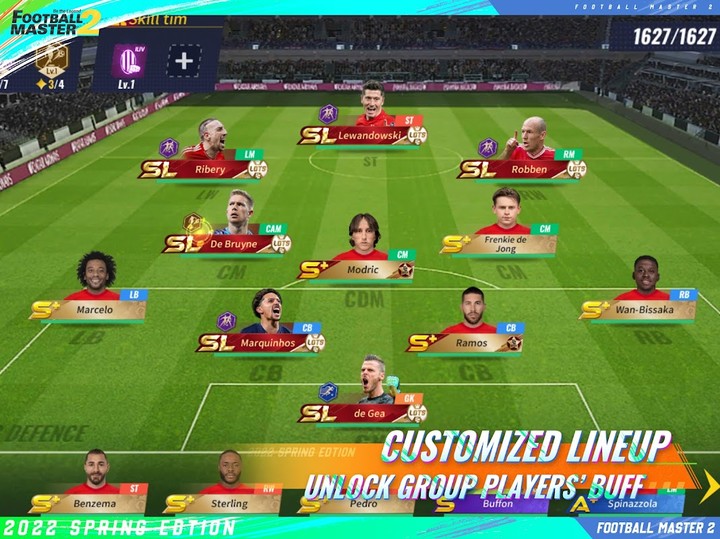This screenshot has width=720, height=539.
Task: Open the purple Lv.1 skill icon
Action: click(x=129, y=61)
